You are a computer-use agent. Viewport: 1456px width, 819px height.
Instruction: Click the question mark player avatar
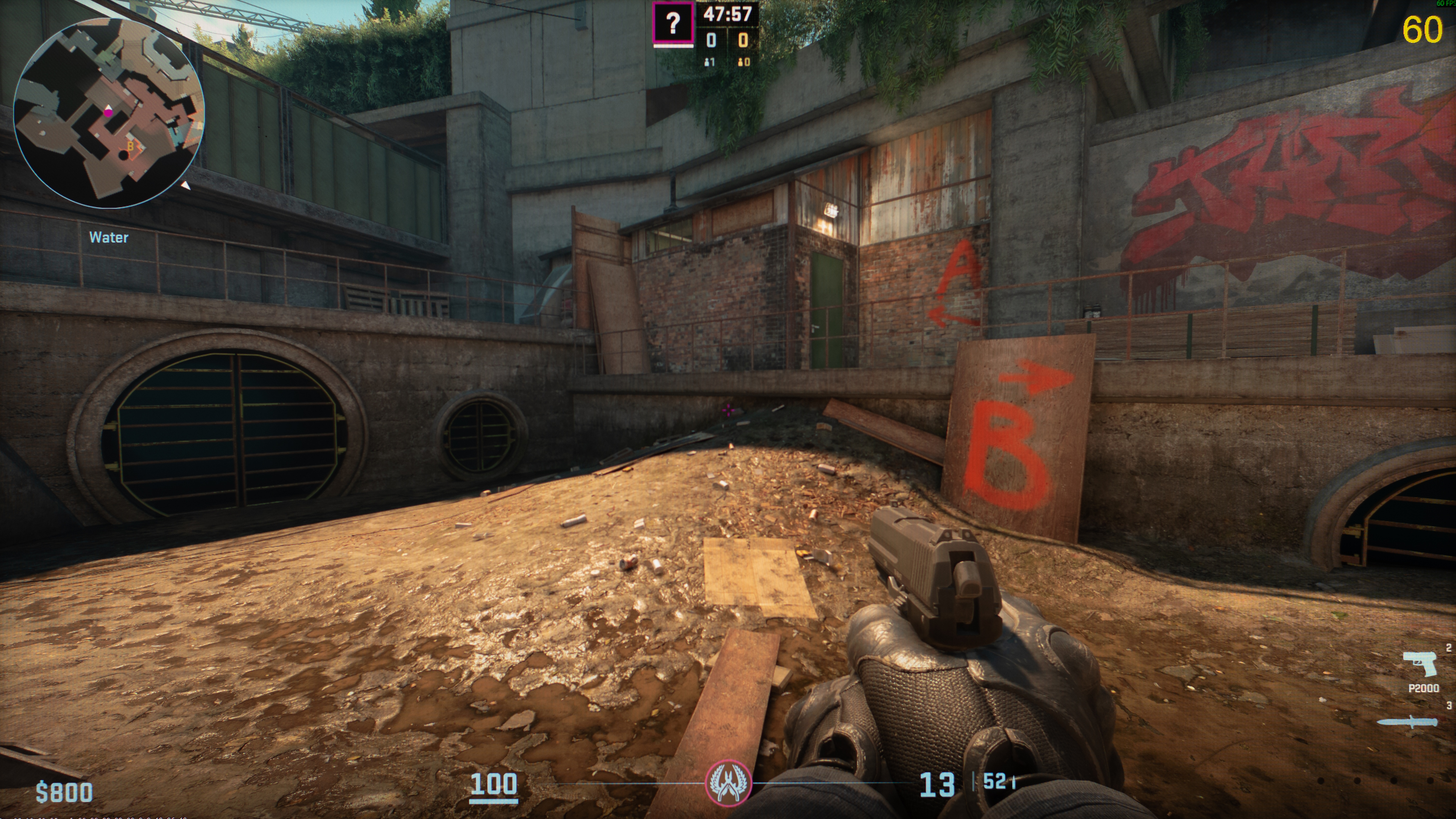click(x=673, y=23)
